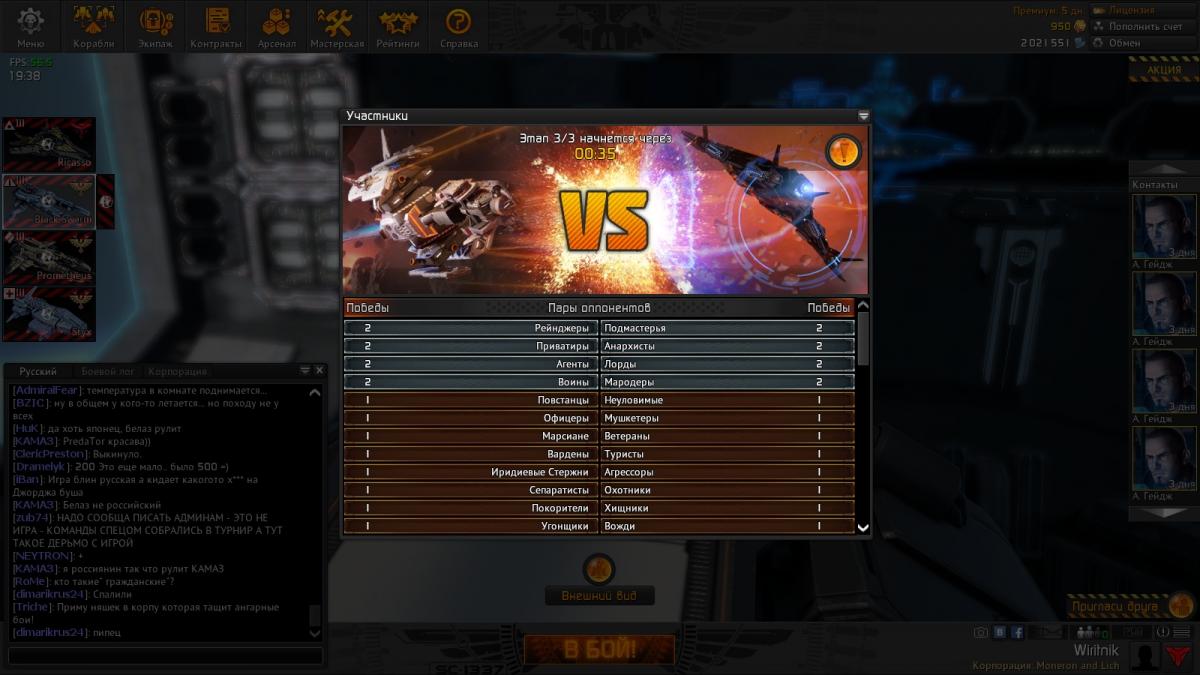Launch battle with В БОЙ! button

tap(599, 650)
